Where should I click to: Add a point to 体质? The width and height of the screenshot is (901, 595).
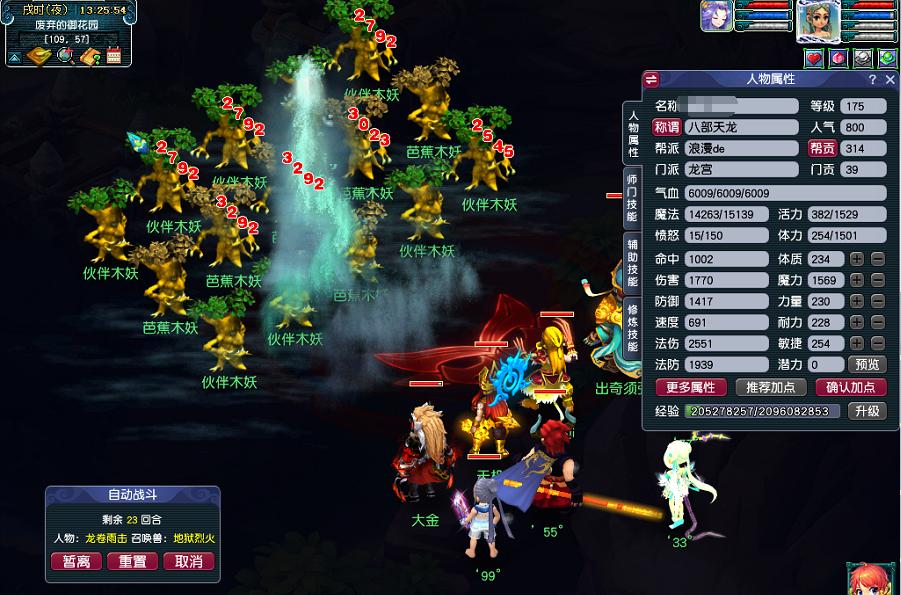click(x=857, y=259)
